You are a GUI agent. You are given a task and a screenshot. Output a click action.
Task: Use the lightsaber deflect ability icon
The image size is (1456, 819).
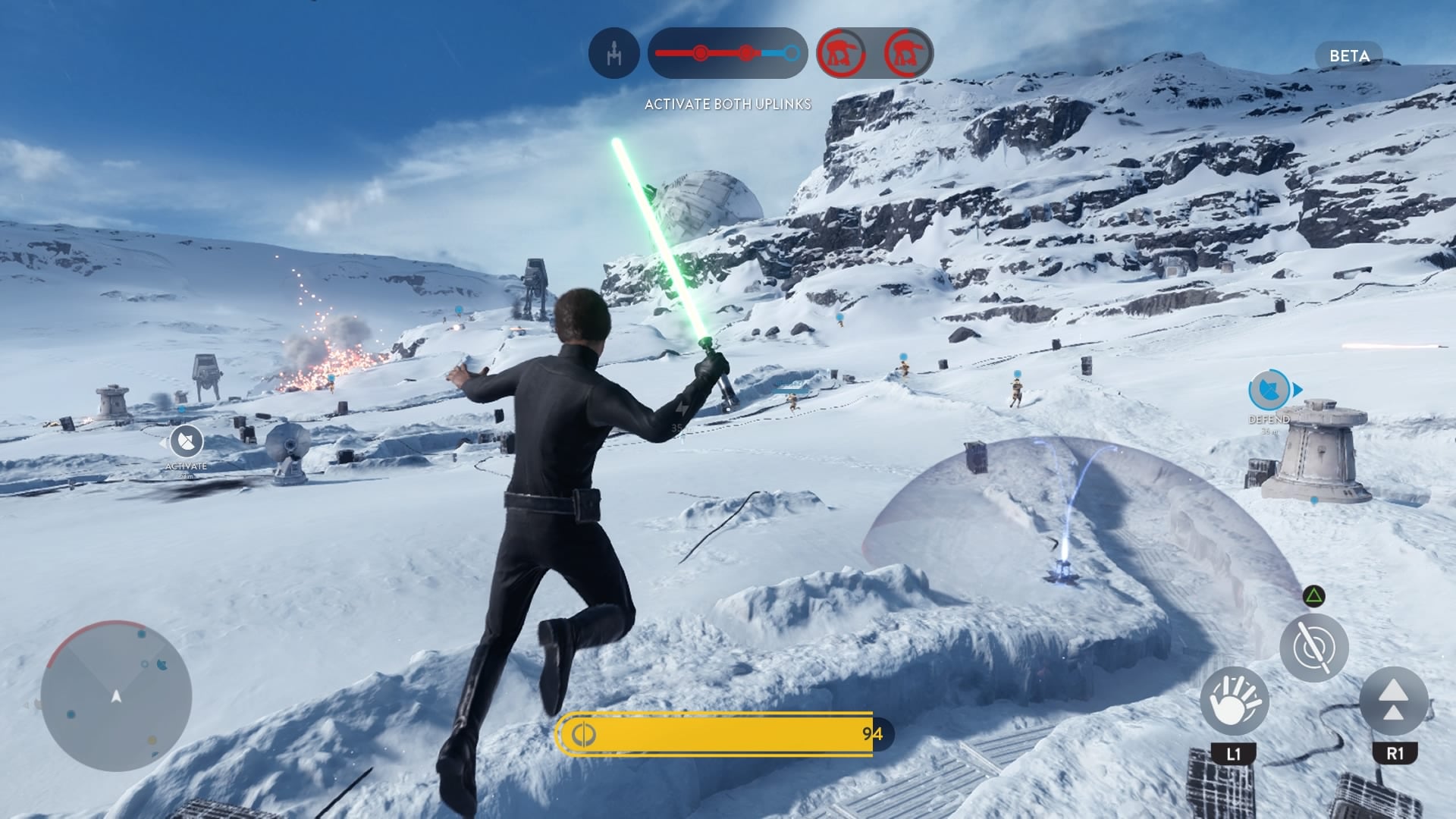tap(1313, 647)
